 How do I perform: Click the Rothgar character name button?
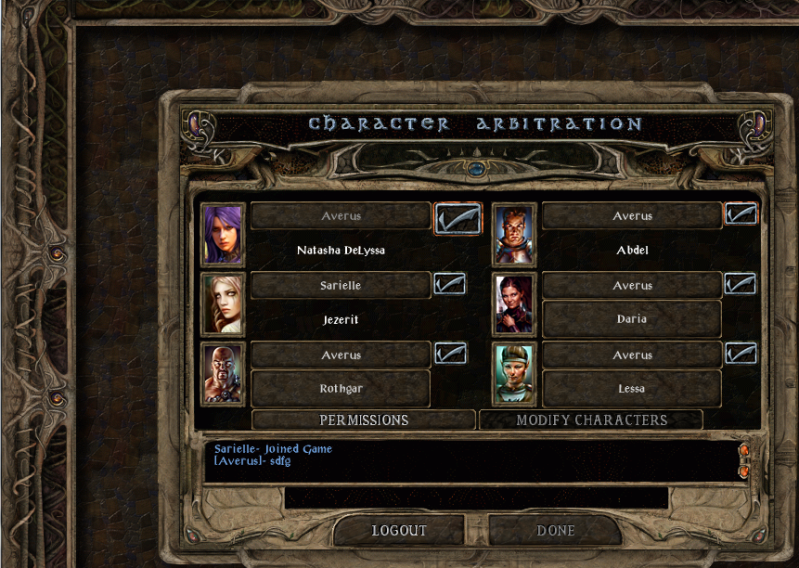coord(340,388)
